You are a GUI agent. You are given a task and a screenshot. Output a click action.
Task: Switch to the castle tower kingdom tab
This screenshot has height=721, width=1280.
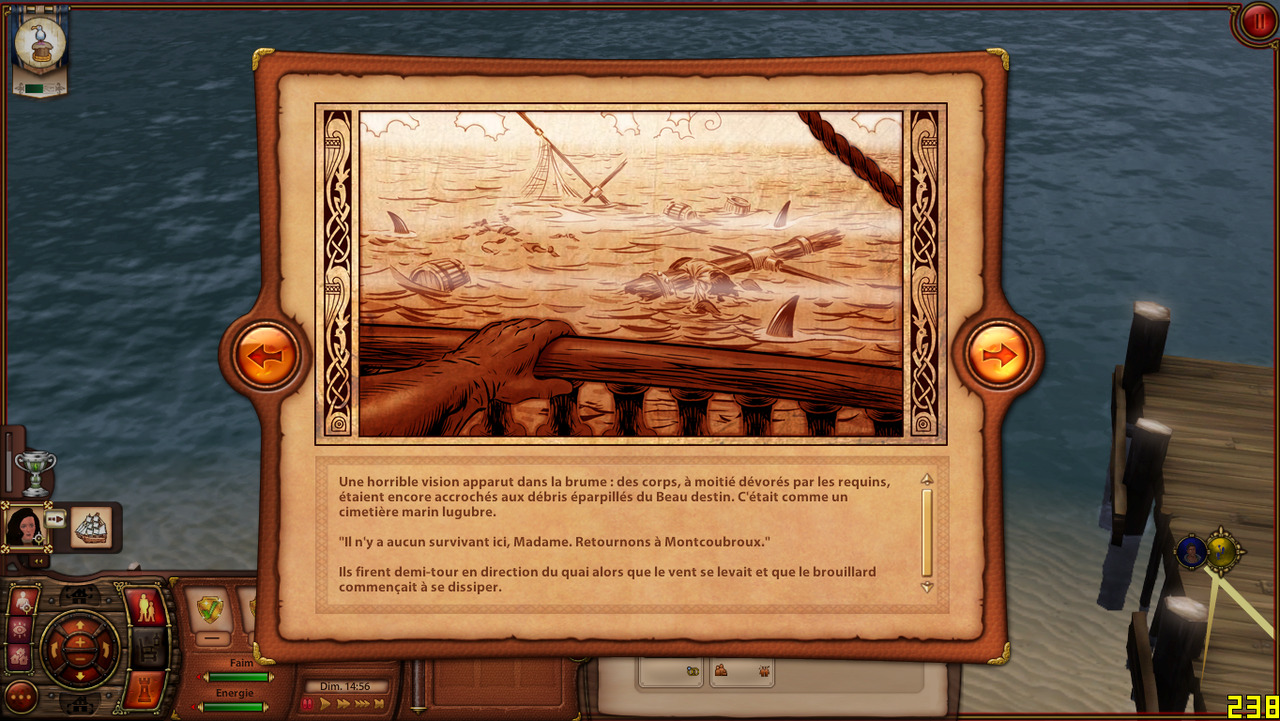(x=145, y=691)
